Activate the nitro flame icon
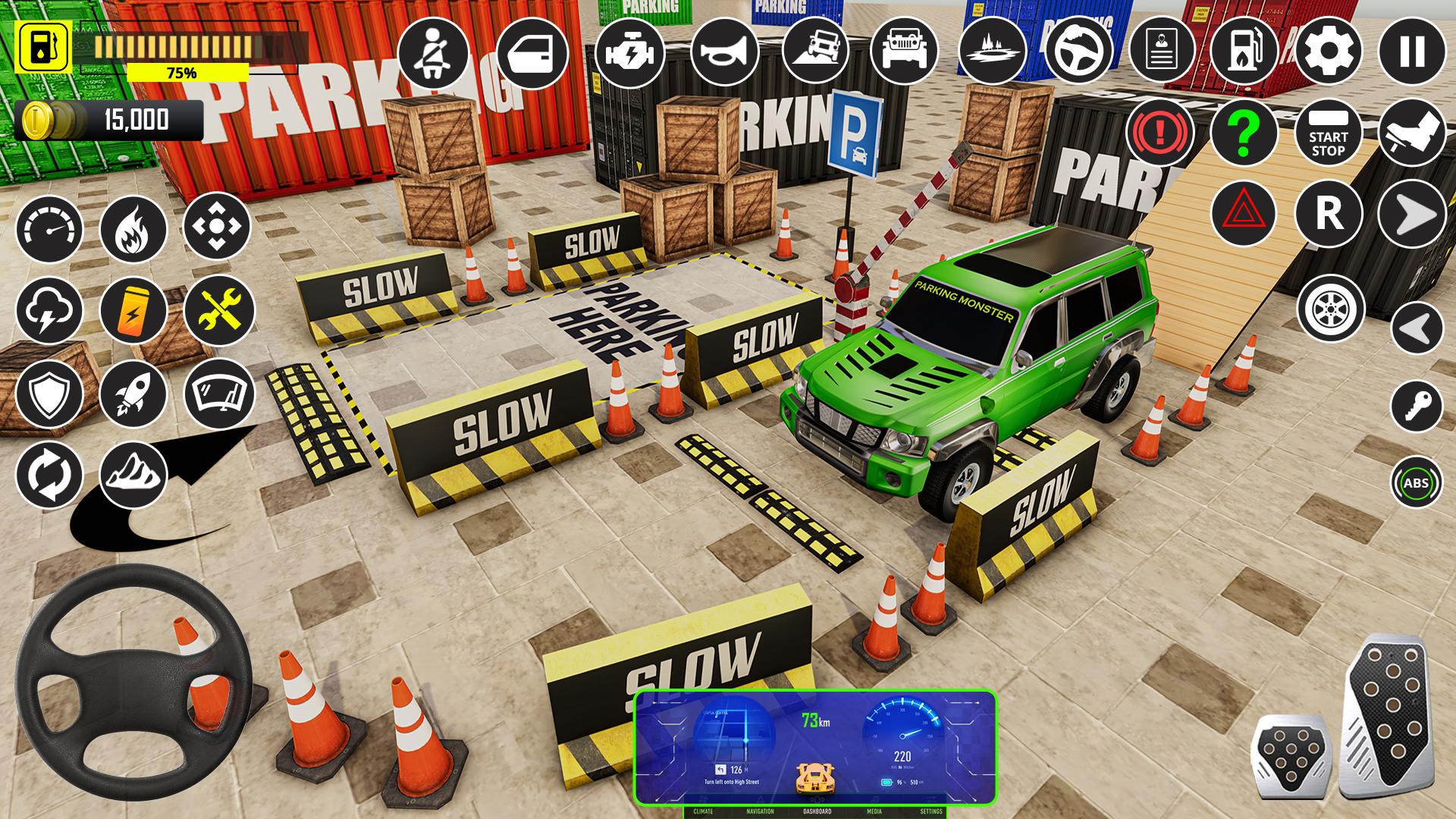This screenshot has width=1456, height=819. [135, 229]
